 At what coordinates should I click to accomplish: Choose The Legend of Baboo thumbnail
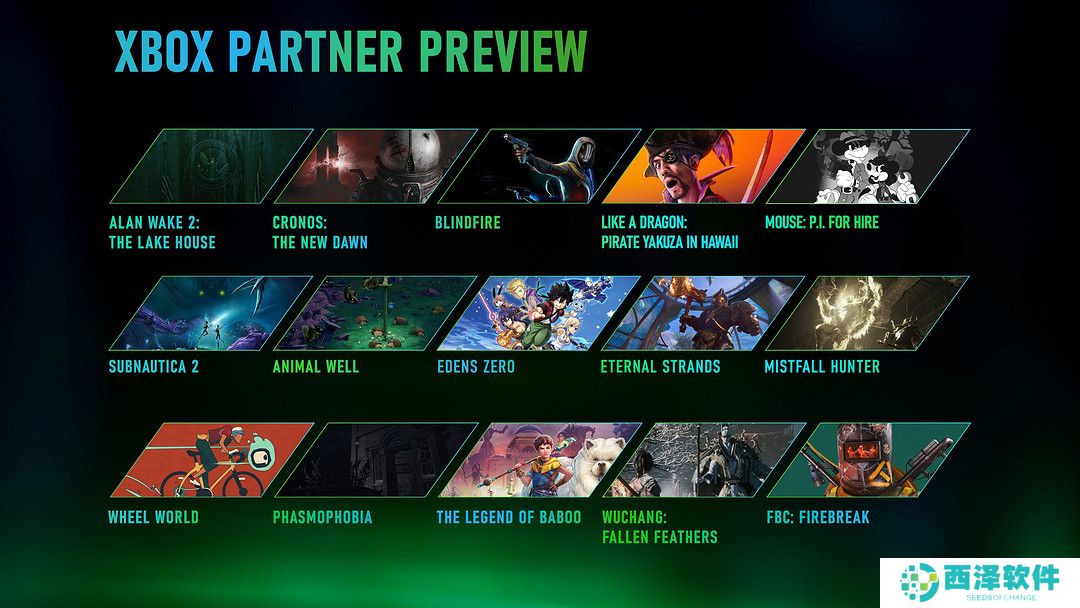[x=538, y=460]
